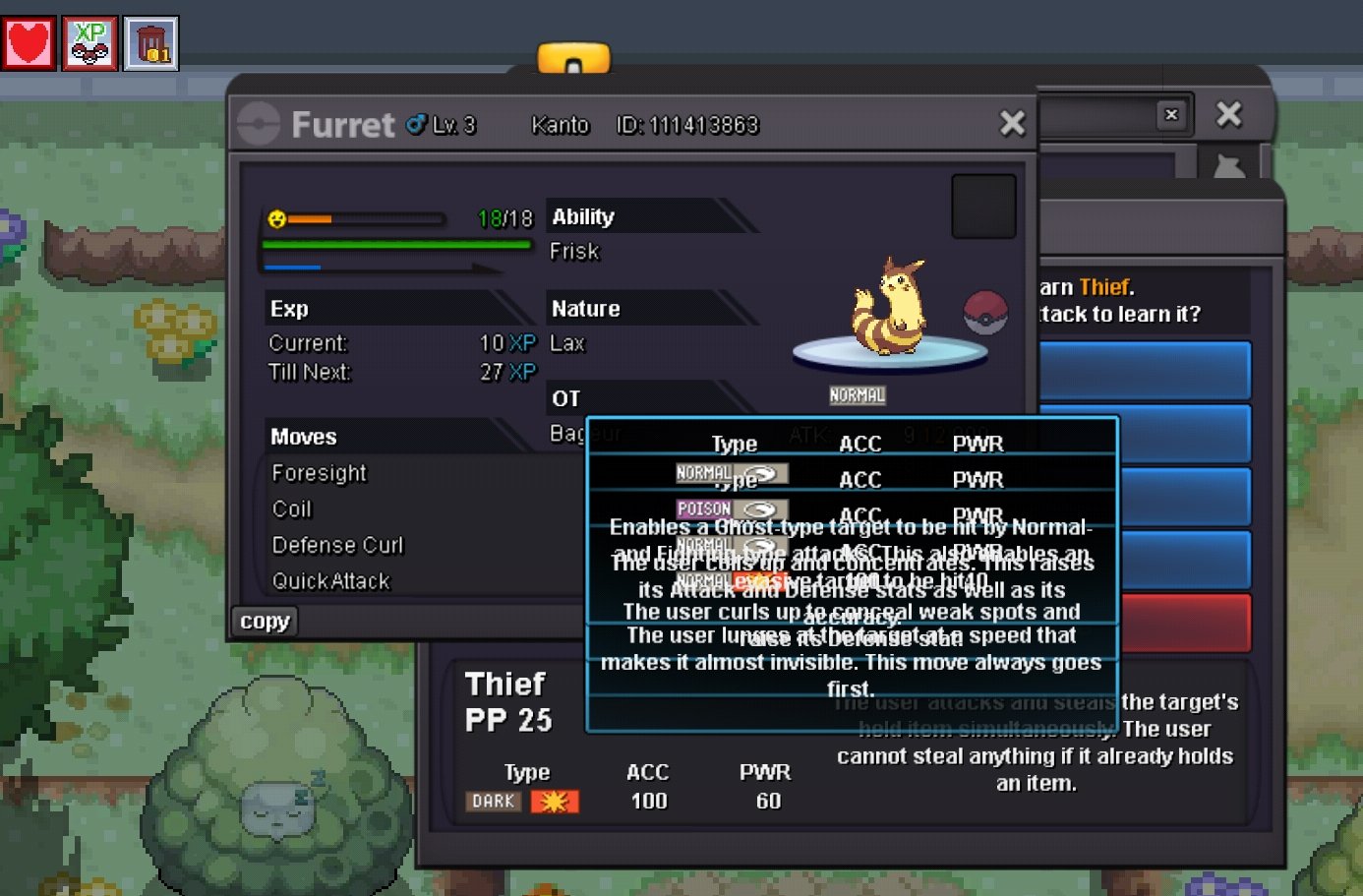Viewport: 1363px width, 896px height.
Task: Select the Foresight move
Action: pos(320,473)
